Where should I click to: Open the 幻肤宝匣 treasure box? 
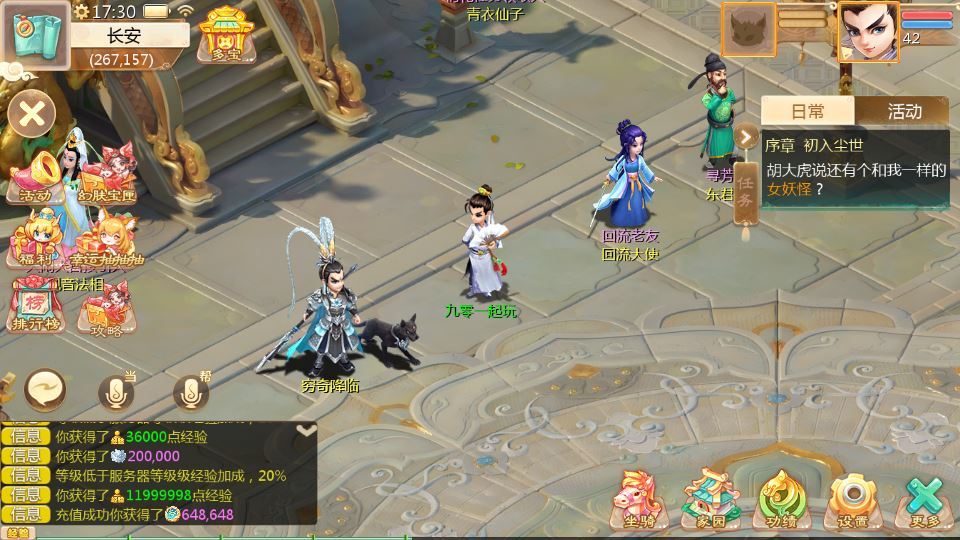pyautogui.click(x=107, y=176)
